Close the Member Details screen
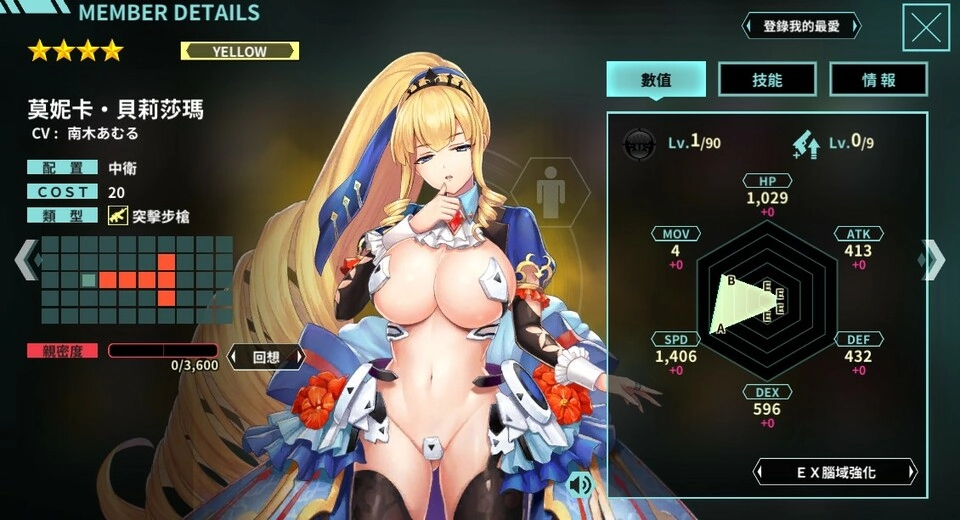 coord(925,28)
